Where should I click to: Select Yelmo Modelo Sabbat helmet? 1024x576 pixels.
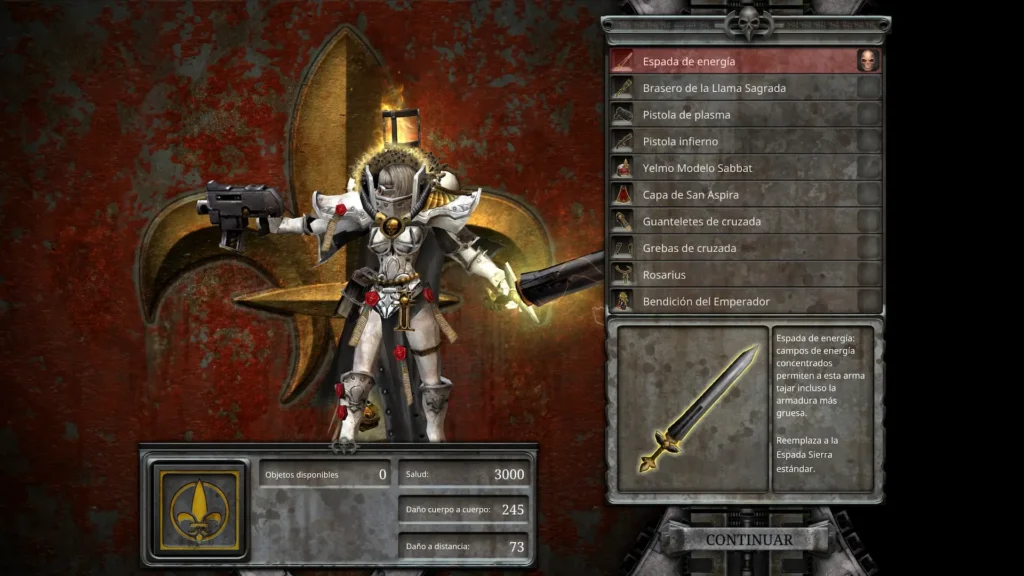[x=735, y=168]
